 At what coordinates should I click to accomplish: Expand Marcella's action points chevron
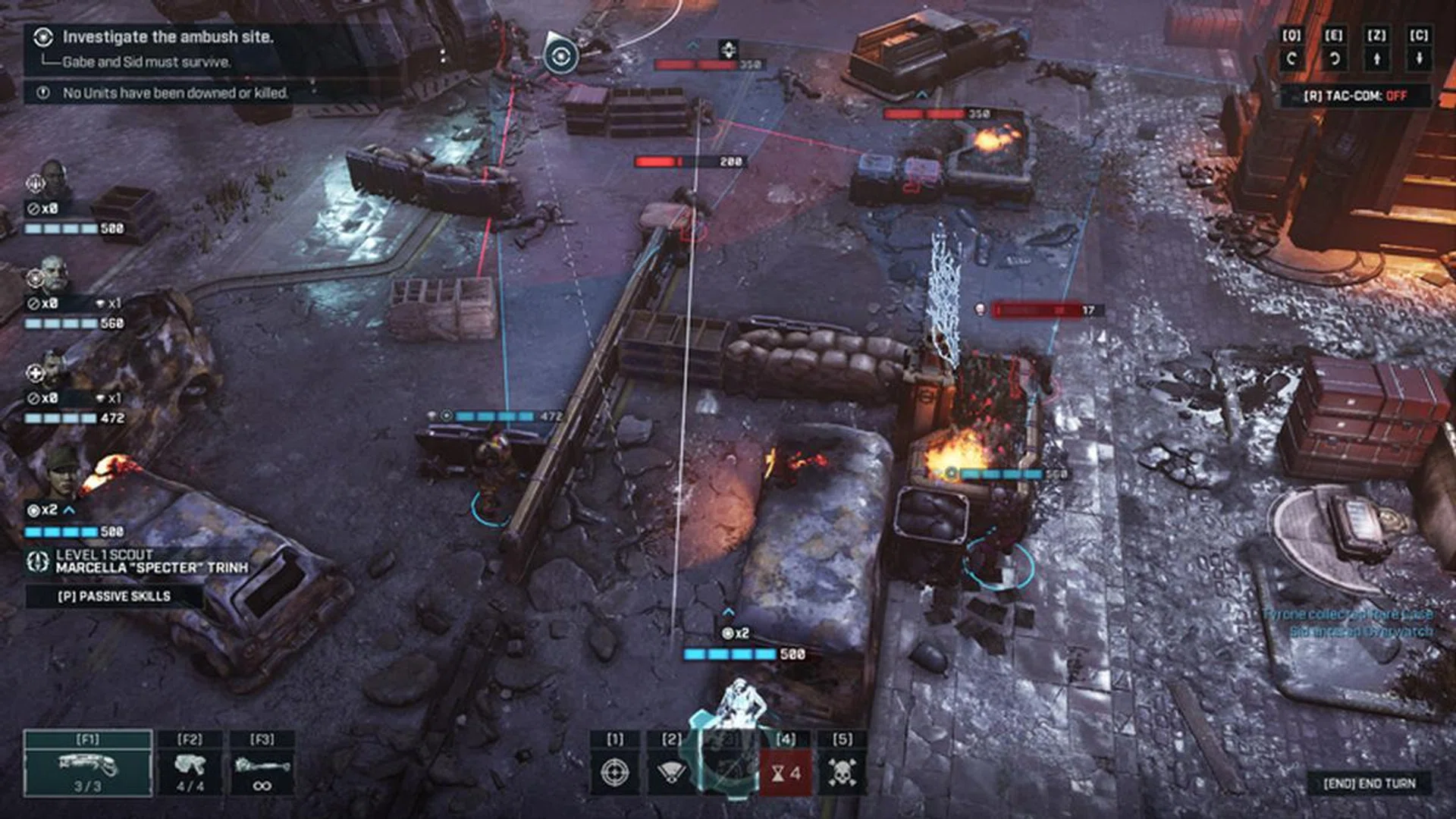pos(68,510)
